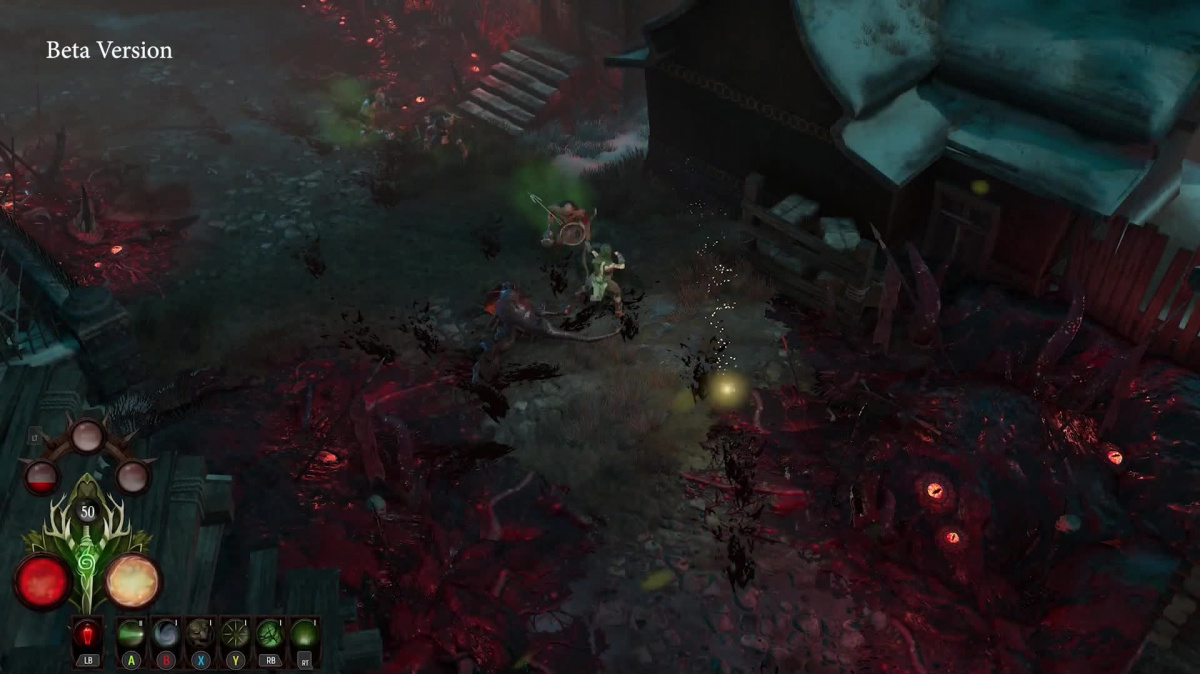1200x674 pixels.
Task: Select the eight-spoked star skill icon
Action: (235, 634)
